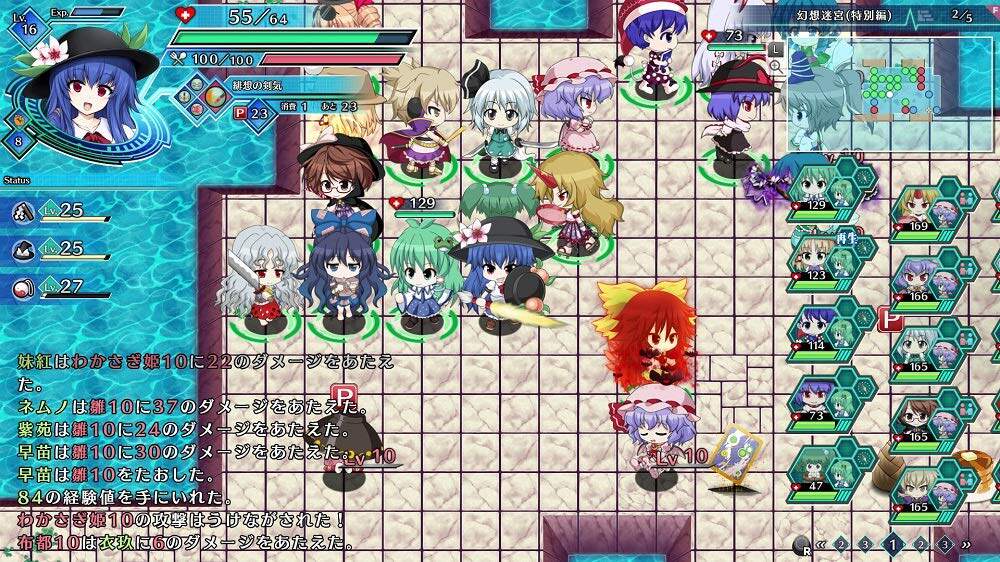Image resolution: width=1000 pixels, height=562 pixels.
Task: Select the party panel showing 123 HP
Action: point(828,258)
